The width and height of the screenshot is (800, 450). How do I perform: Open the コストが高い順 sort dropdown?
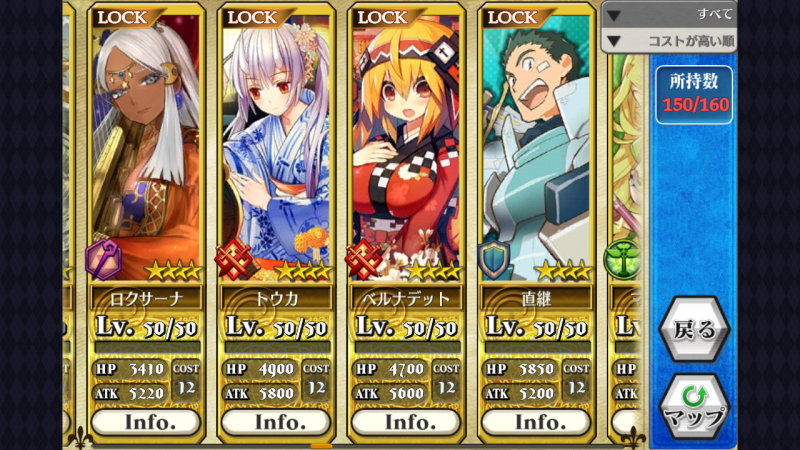670,41
